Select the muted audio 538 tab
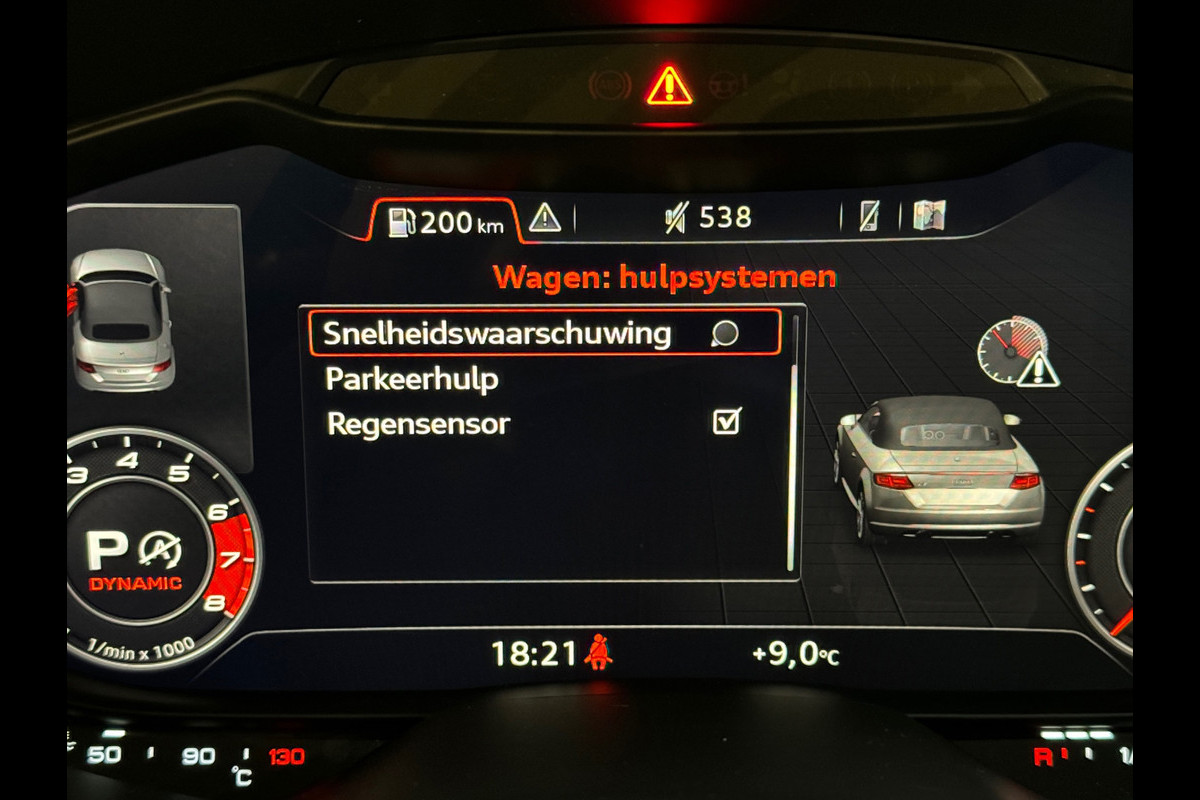 [x=708, y=217]
